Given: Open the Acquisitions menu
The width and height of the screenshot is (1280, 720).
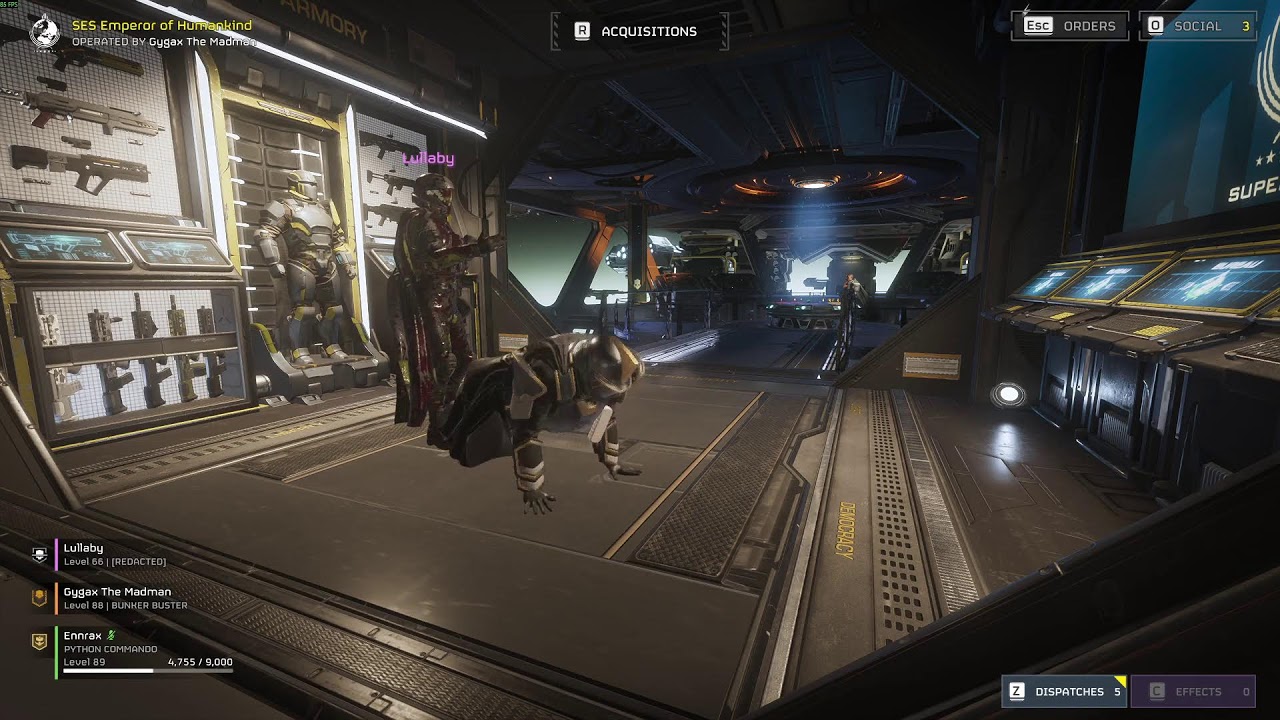Looking at the screenshot, I should tap(639, 31).
